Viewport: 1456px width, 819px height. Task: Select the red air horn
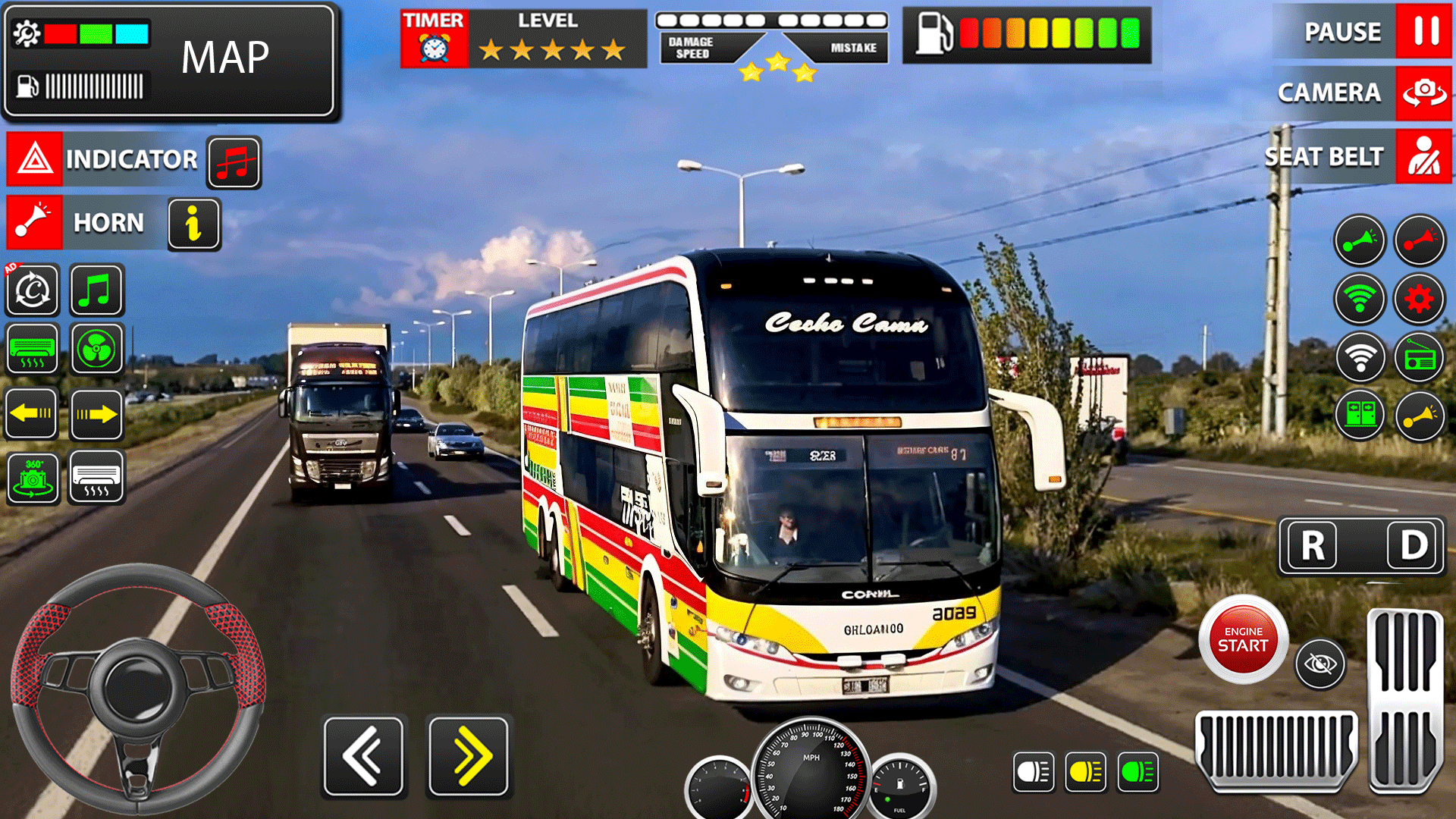pyautogui.click(x=1420, y=240)
